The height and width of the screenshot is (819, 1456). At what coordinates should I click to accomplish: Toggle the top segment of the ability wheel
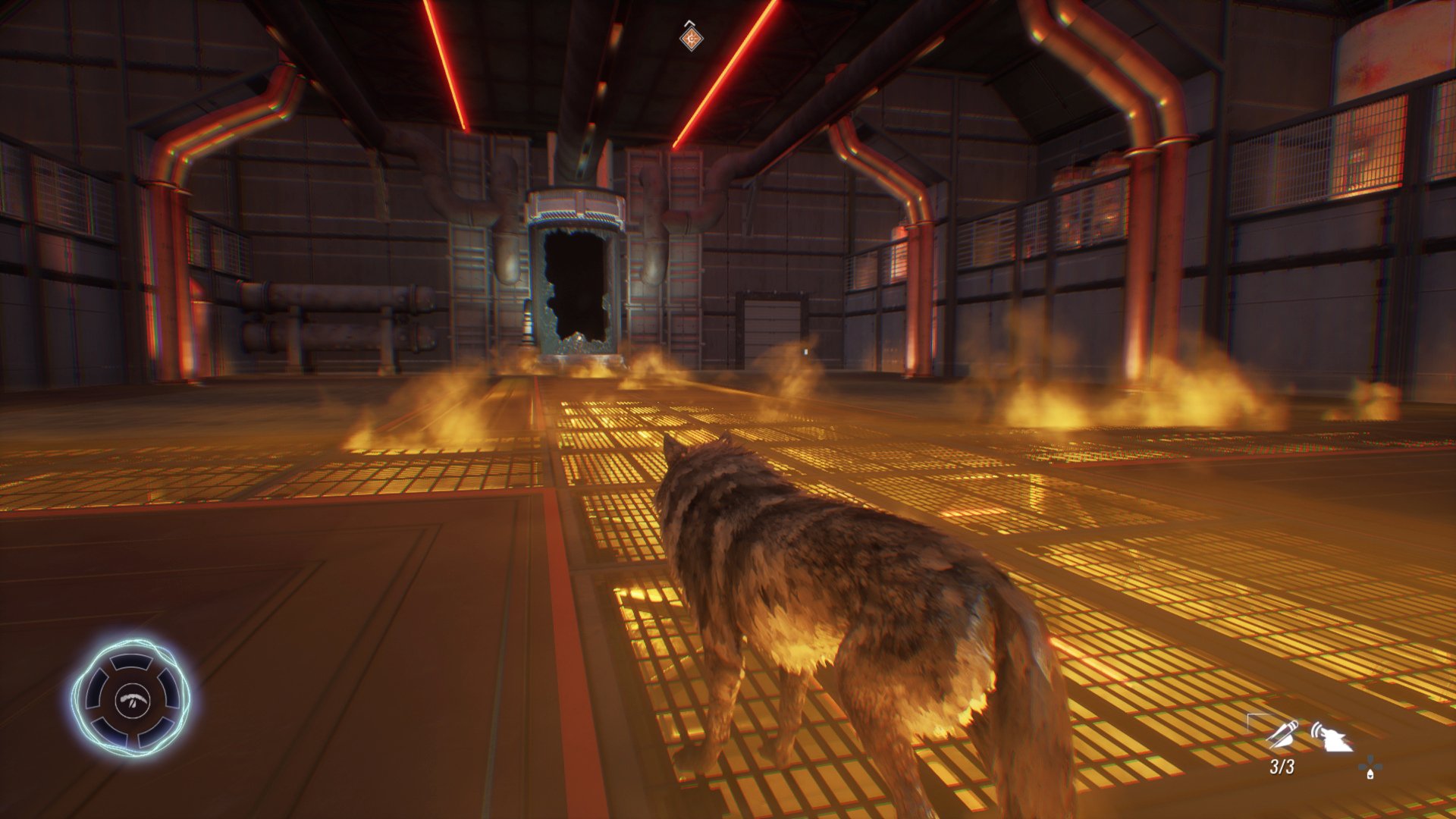point(131,662)
